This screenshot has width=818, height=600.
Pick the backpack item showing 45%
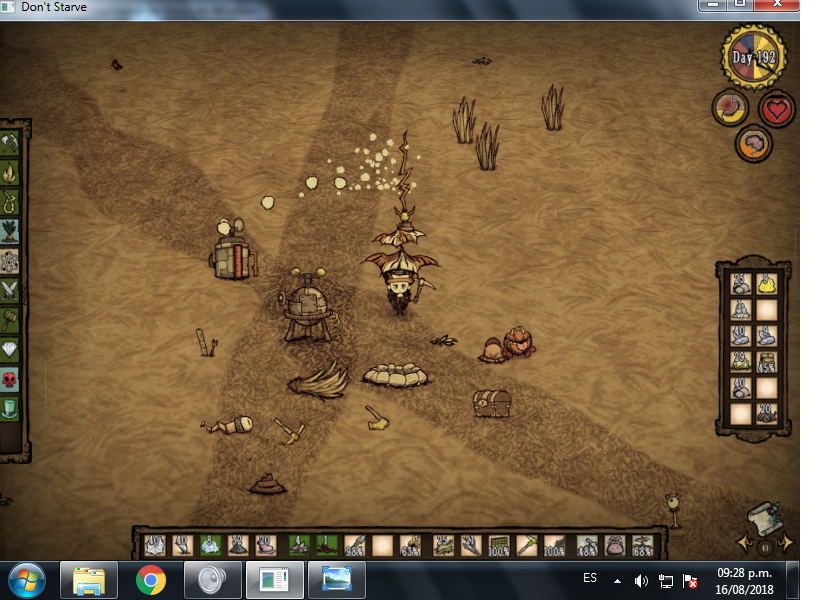point(765,362)
